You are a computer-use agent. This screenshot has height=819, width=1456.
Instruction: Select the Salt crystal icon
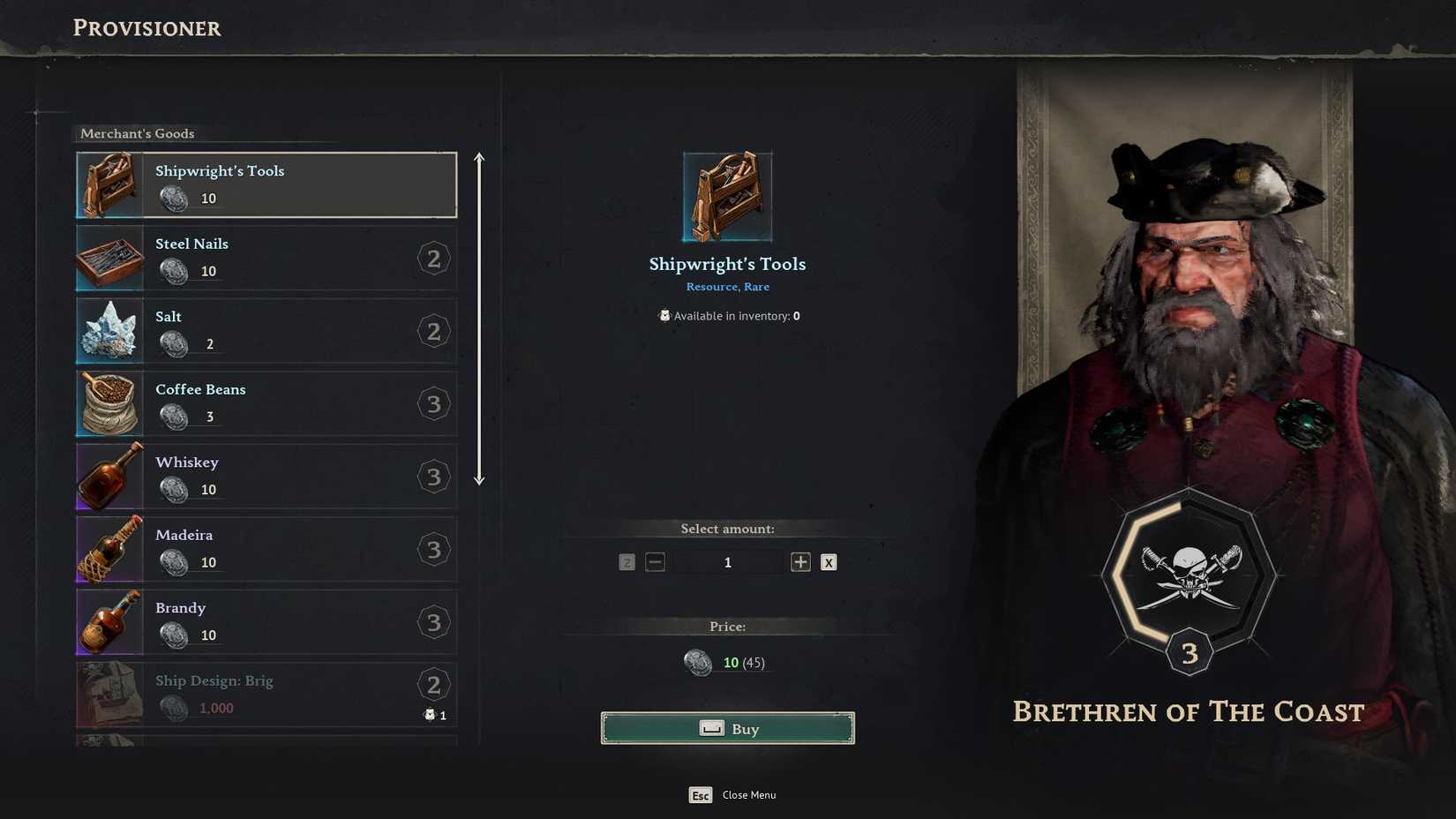pyautogui.click(x=108, y=331)
